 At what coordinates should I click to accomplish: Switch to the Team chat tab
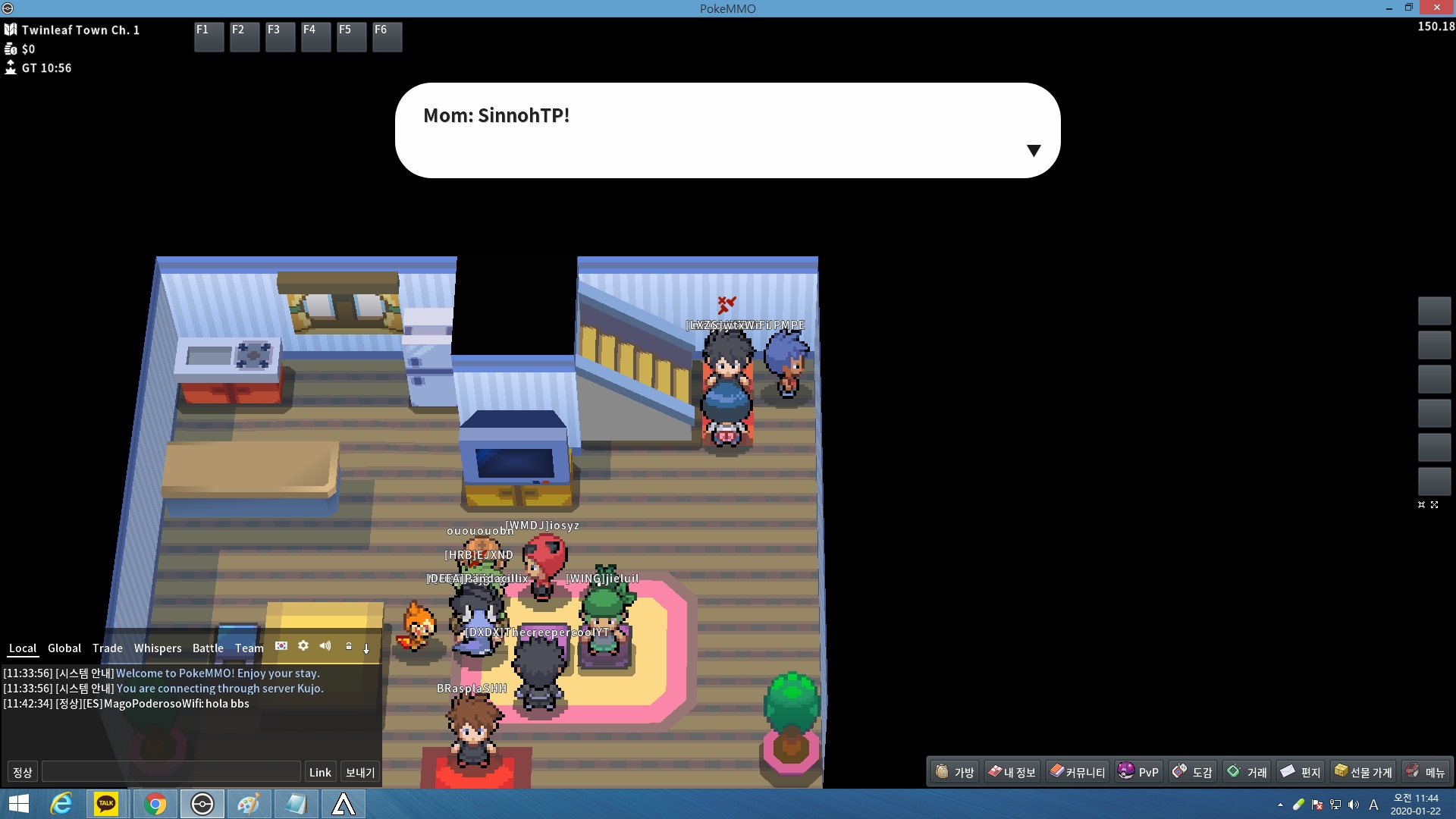(x=249, y=648)
